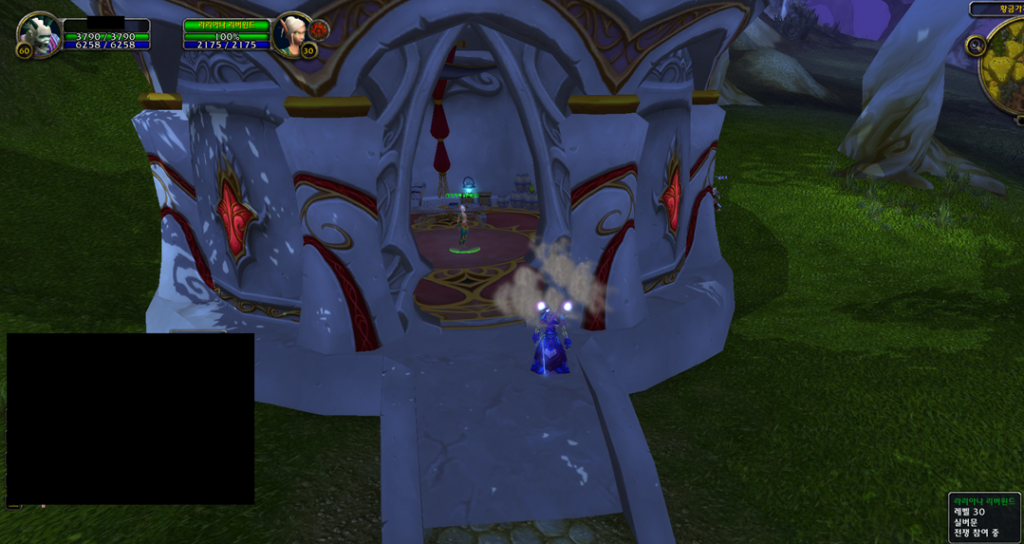Click the red Horde PvP faction icon
1024x544 pixels.
(x=319, y=30)
